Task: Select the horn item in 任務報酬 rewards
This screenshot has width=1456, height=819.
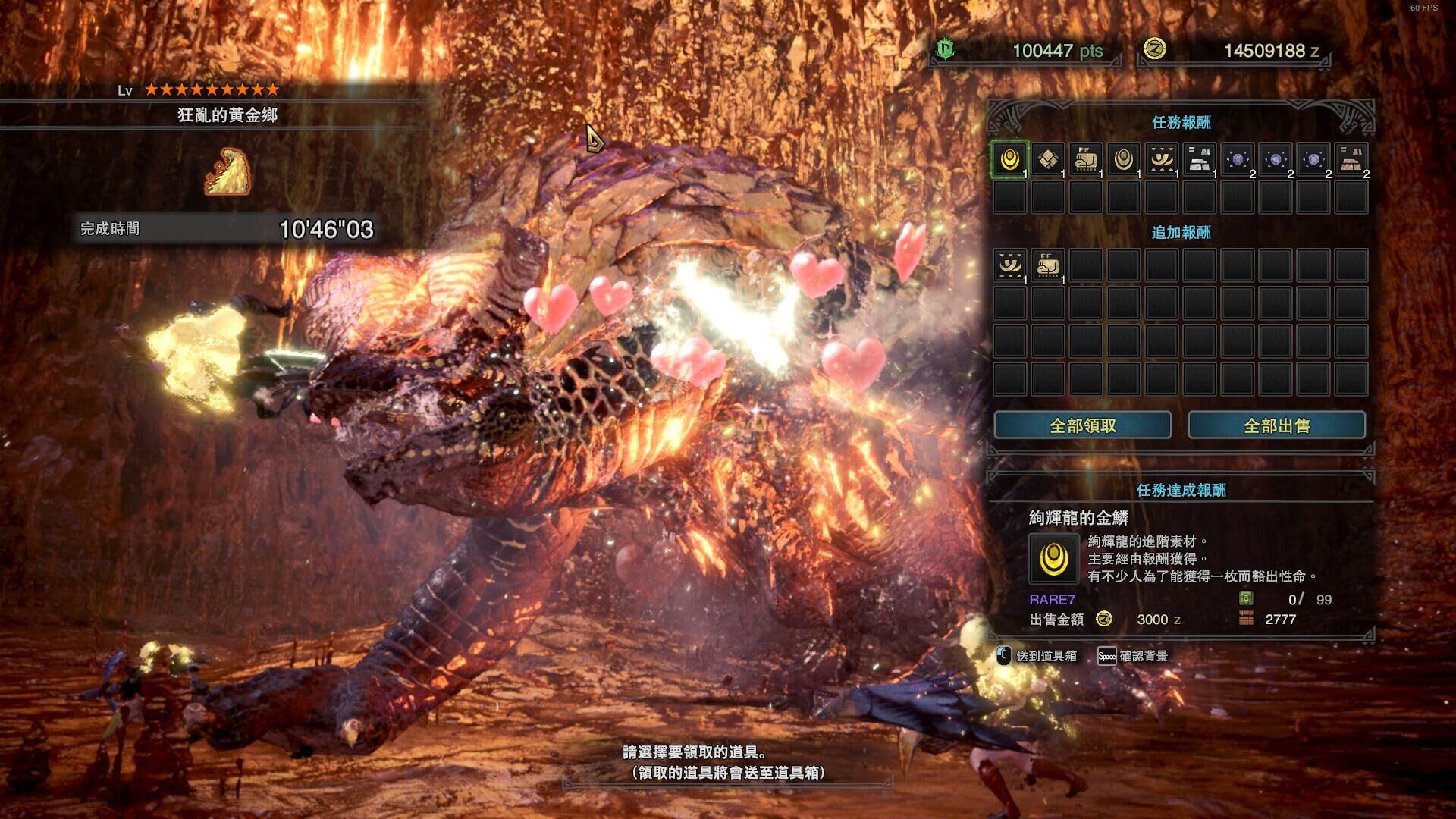Action: point(1161,159)
